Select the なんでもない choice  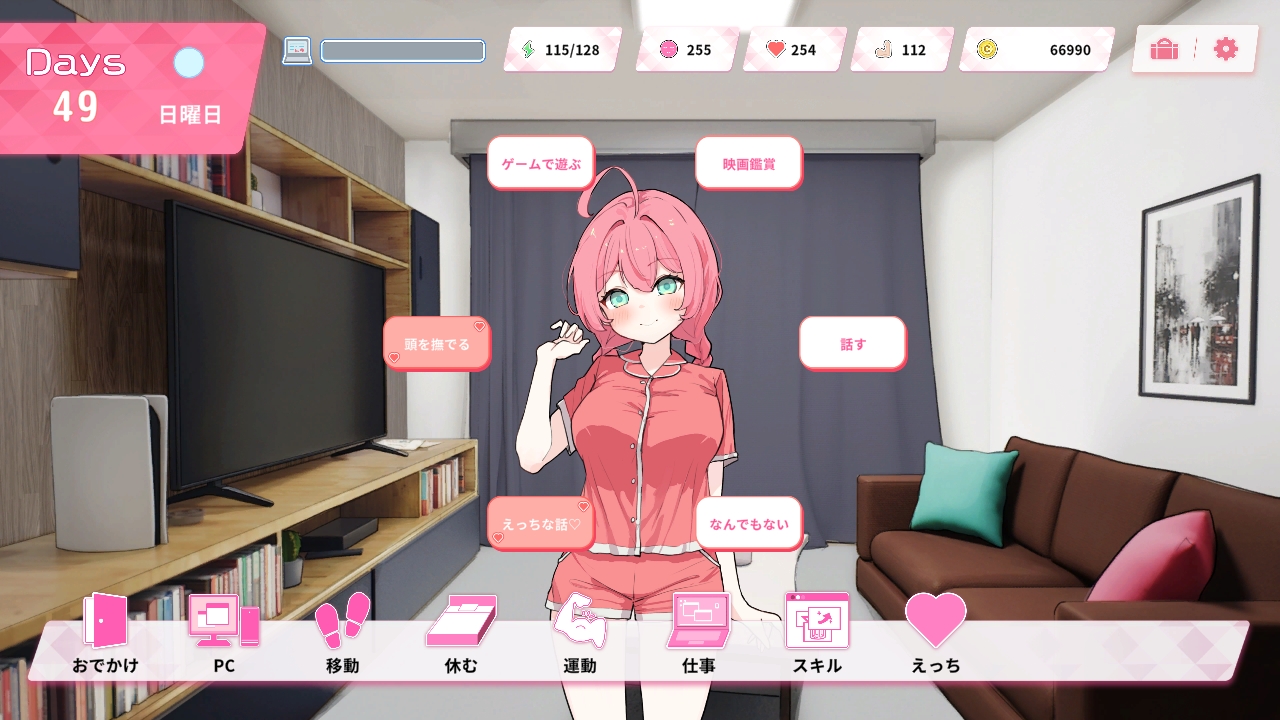748,523
